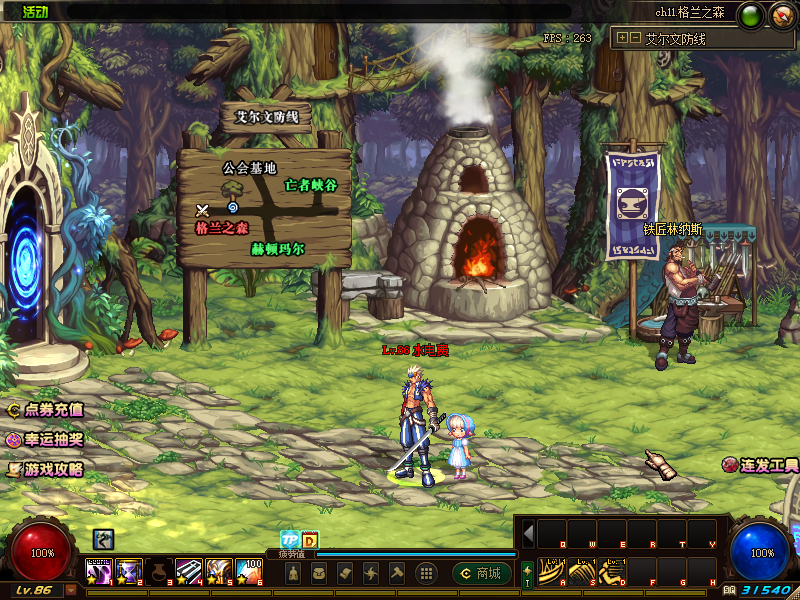Select the item slot showing count 100

pyautogui.click(x=249, y=571)
